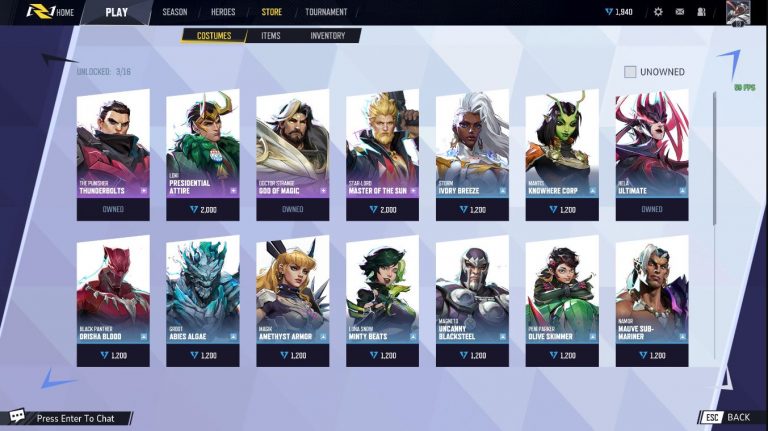Image resolution: width=768 pixels, height=431 pixels.
Task: Open the mail envelope icon
Action: [680, 12]
